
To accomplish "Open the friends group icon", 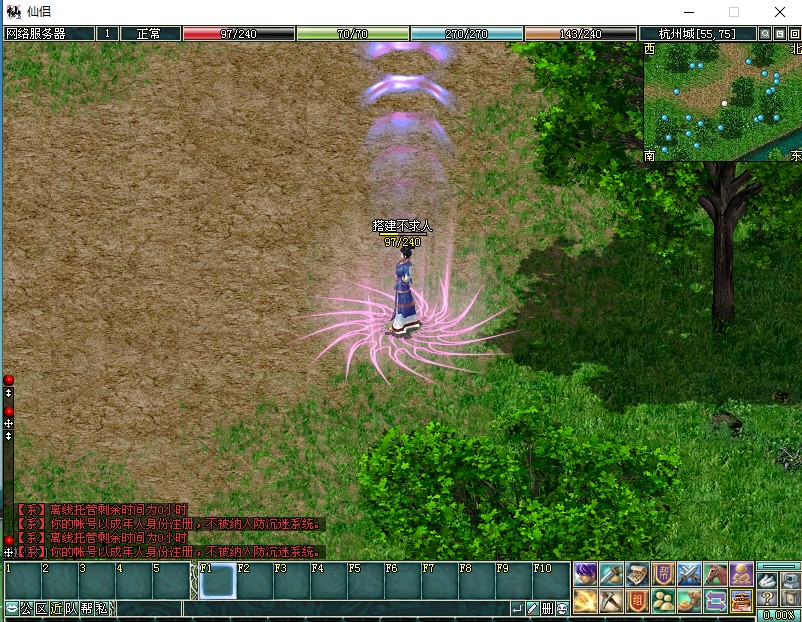I will (663, 600).
